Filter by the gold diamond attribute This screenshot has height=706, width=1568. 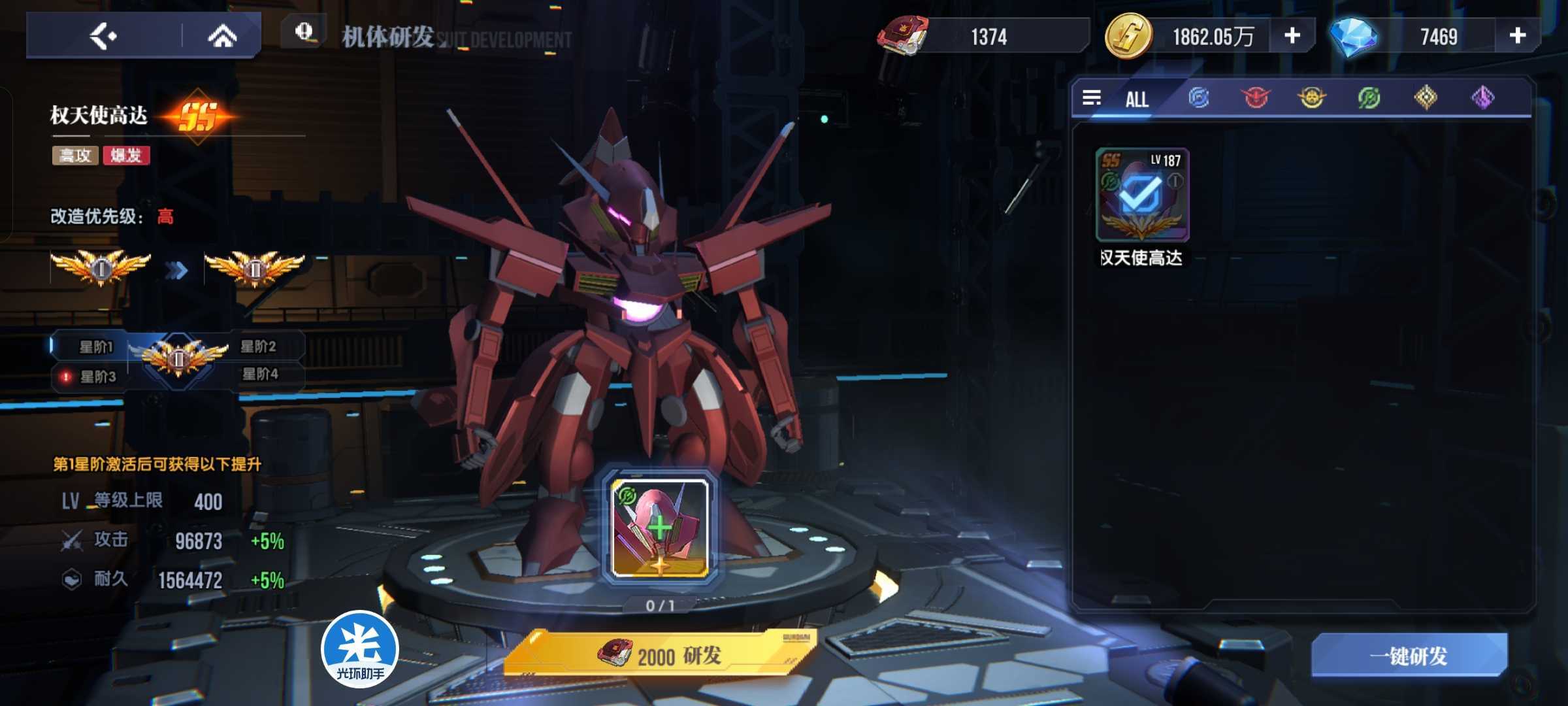click(x=1426, y=98)
